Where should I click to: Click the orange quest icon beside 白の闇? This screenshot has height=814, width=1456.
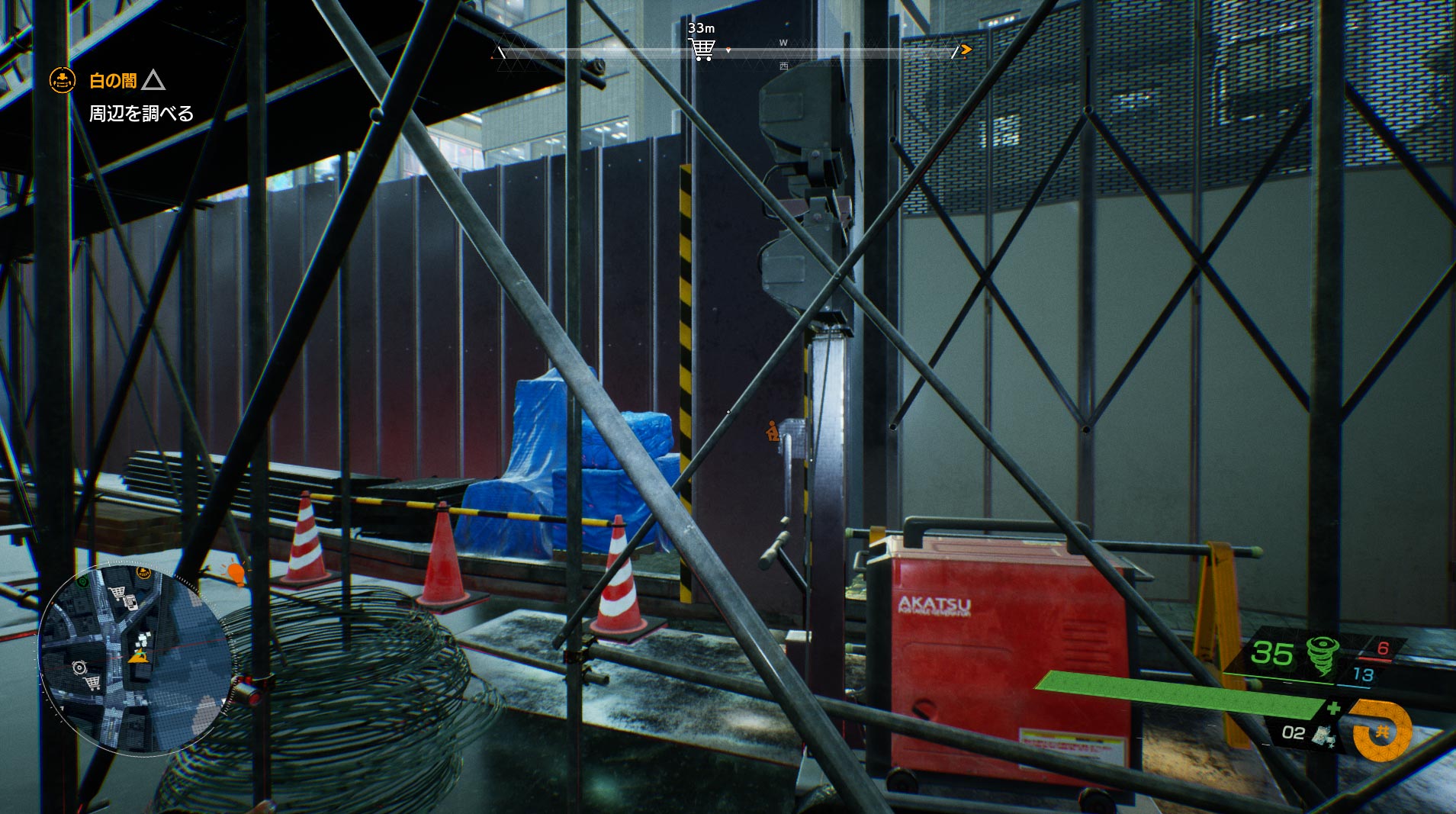(x=63, y=79)
